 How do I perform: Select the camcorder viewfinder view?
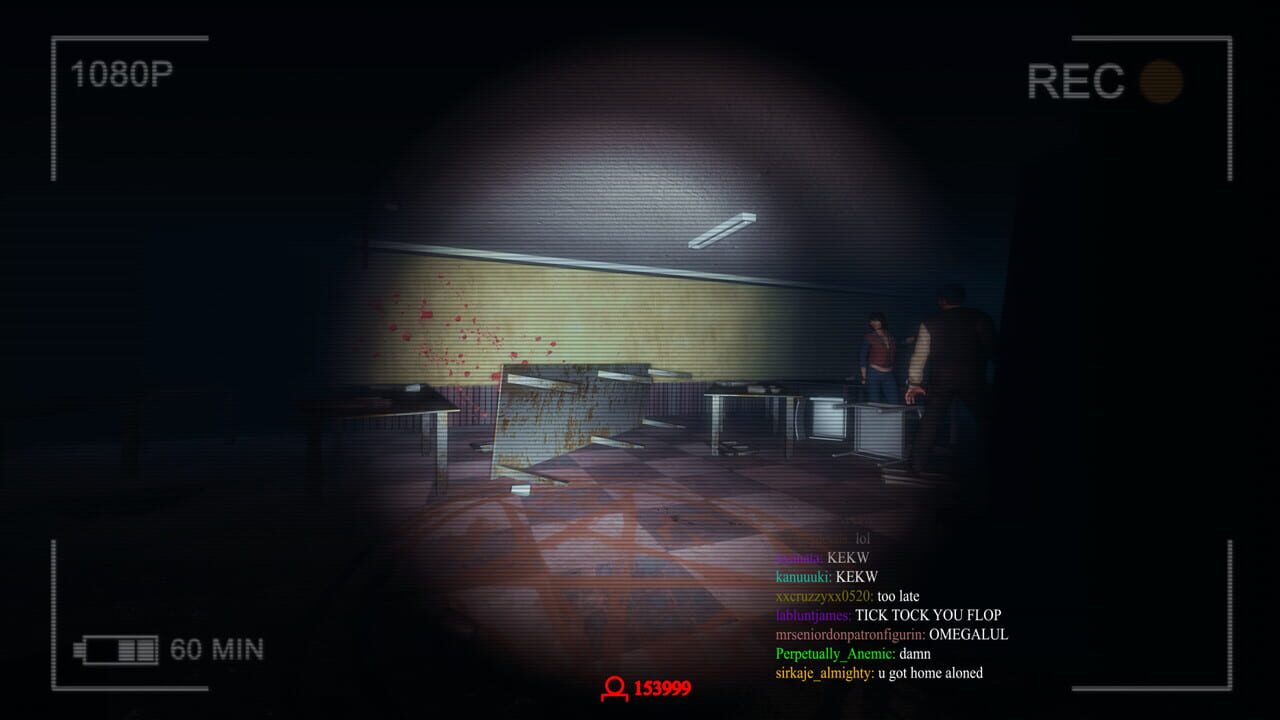tap(640, 360)
